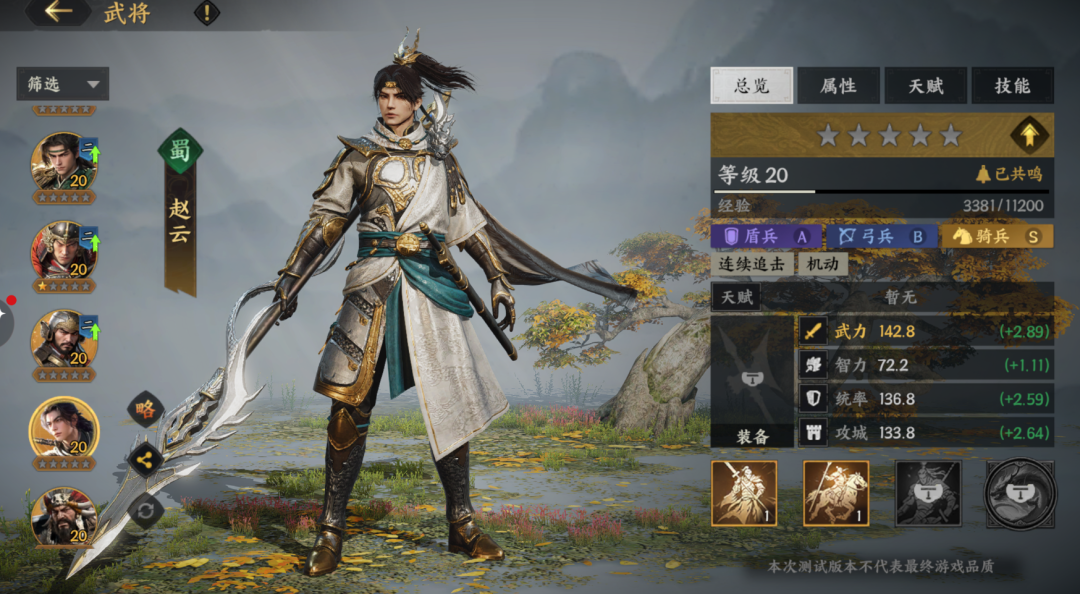Choose the 弓兵 archer troop badge
1080x594 pixels.
pyautogui.click(x=881, y=236)
